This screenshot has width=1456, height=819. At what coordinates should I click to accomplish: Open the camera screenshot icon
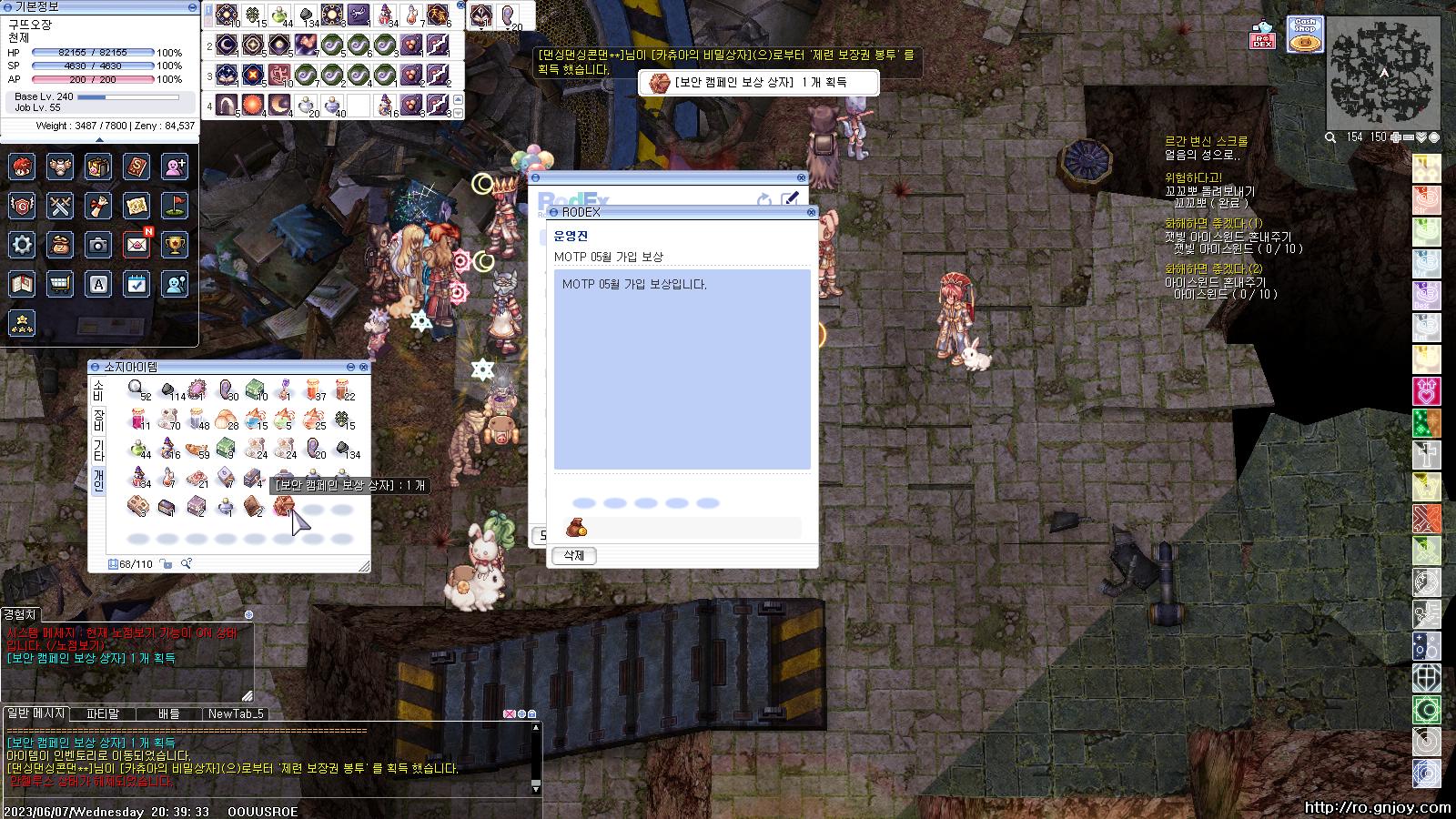click(98, 244)
